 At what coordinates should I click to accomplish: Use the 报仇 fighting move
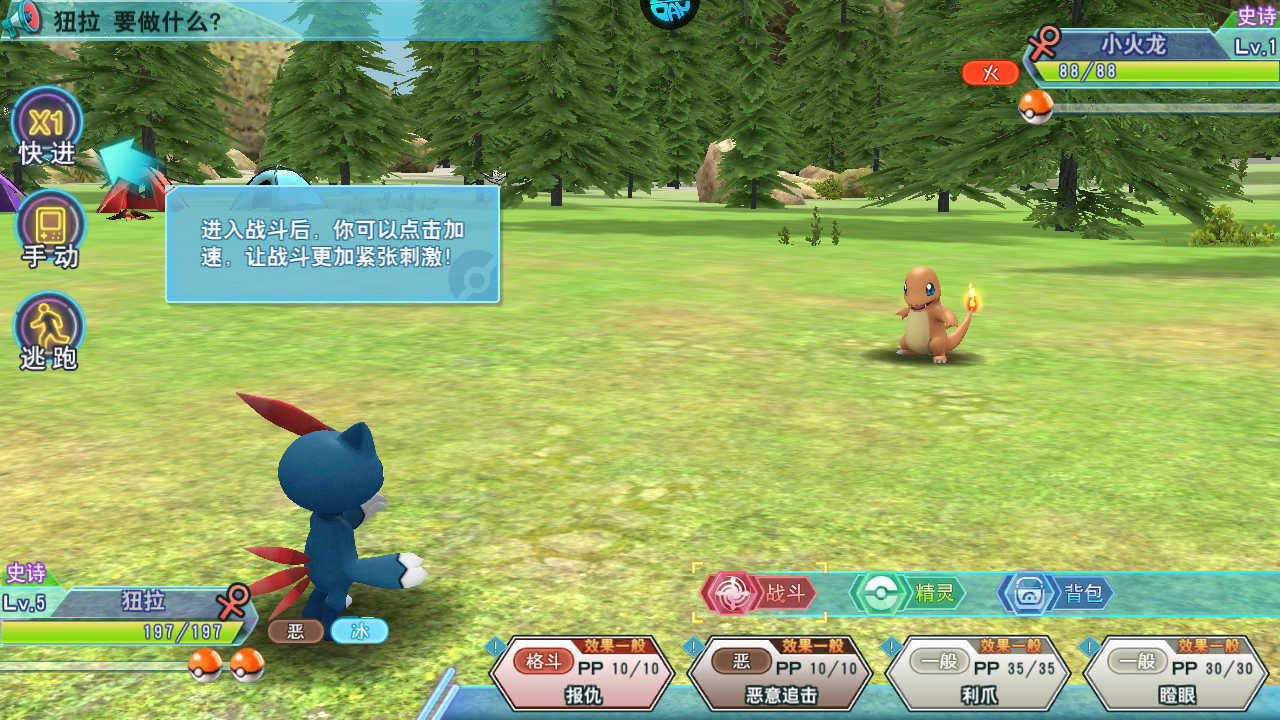point(583,673)
